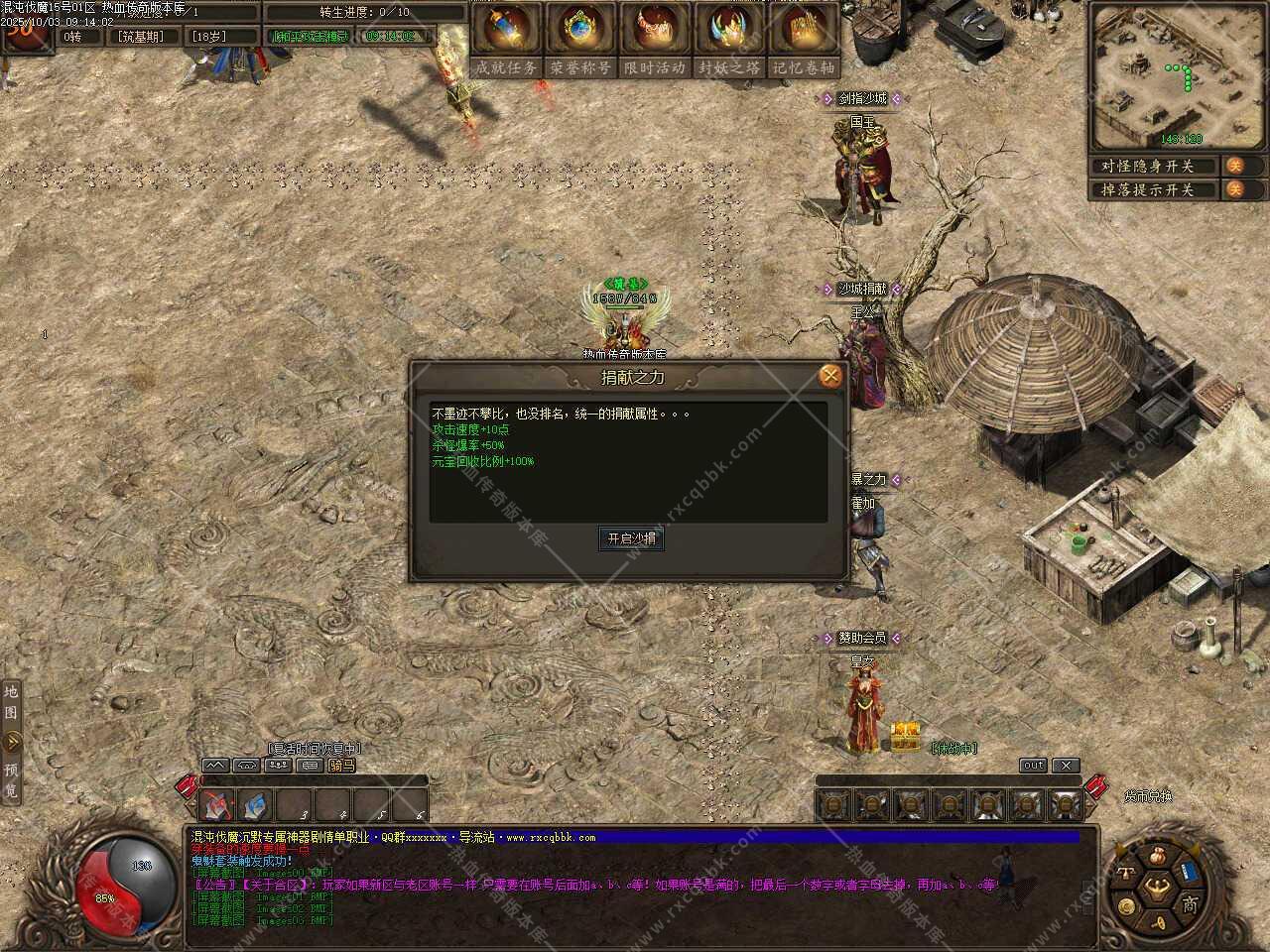Toggle the 和平攻击模式 attack mode
The width and height of the screenshot is (1270, 952).
(x=311, y=37)
